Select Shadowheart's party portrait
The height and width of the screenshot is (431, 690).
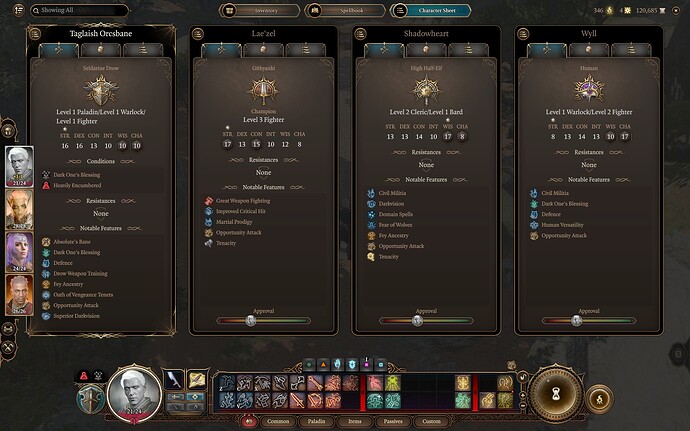[20, 252]
